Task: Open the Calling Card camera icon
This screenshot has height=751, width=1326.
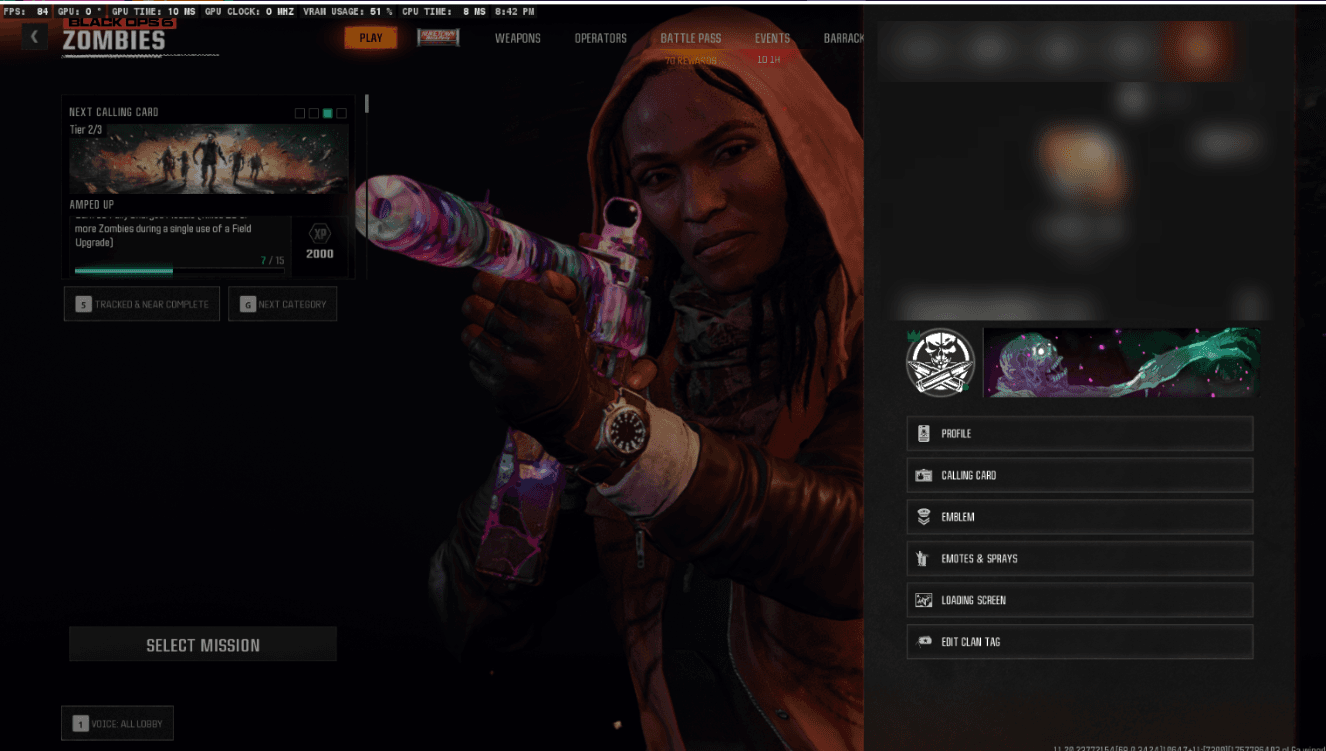Action: [923, 475]
